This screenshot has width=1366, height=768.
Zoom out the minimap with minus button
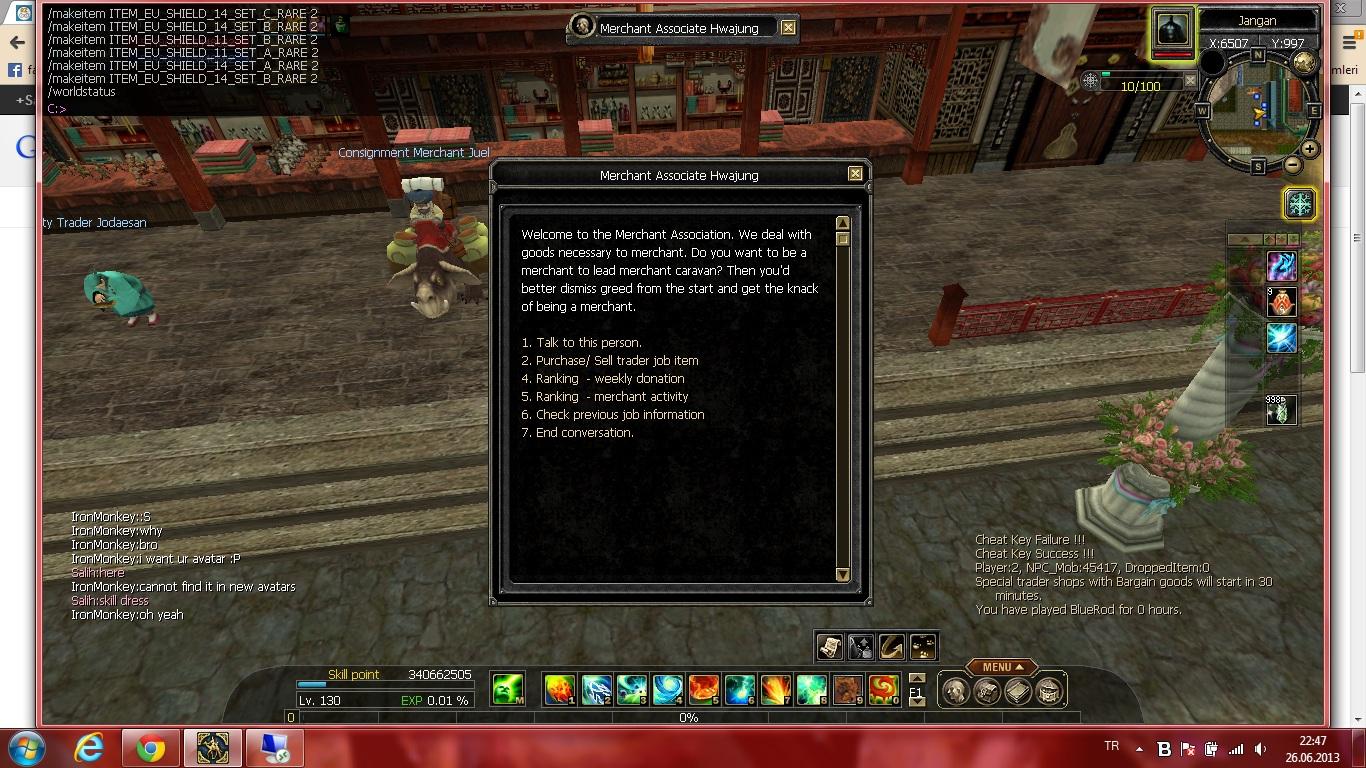pyautogui.click(x=1292, y=165)
